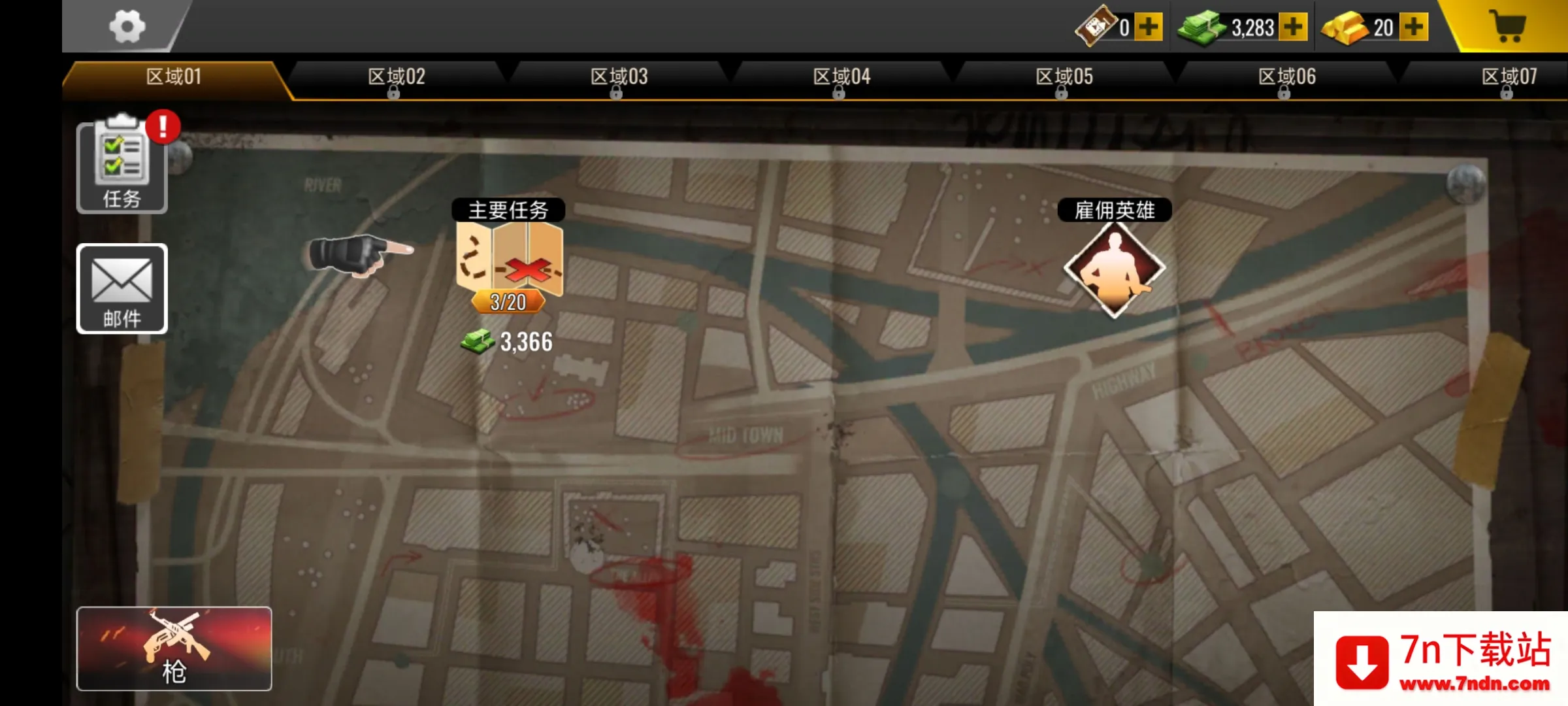Viewport: 1568px width, 706px height.
Task: Open the shopping cart store
Action: (1508, 27)
